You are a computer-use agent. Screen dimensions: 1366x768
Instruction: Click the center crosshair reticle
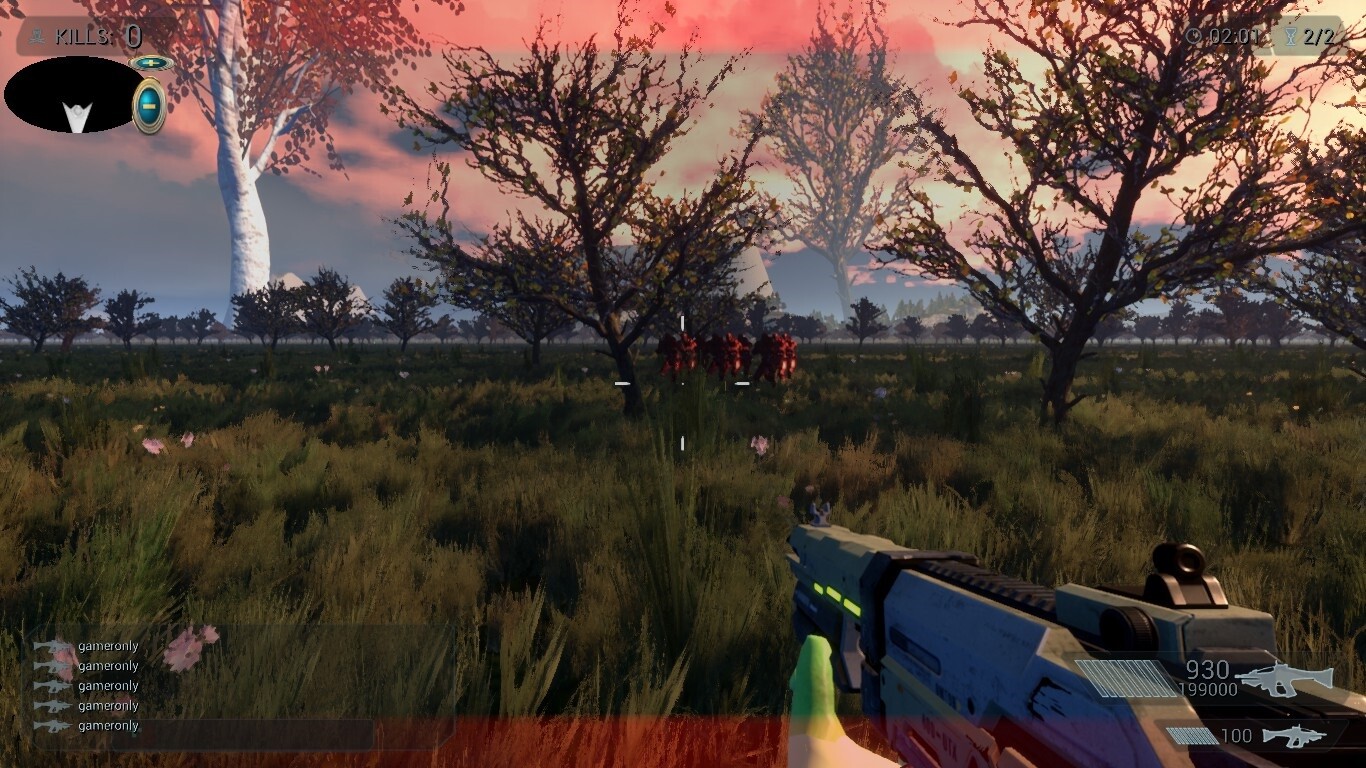coord(683,383)
